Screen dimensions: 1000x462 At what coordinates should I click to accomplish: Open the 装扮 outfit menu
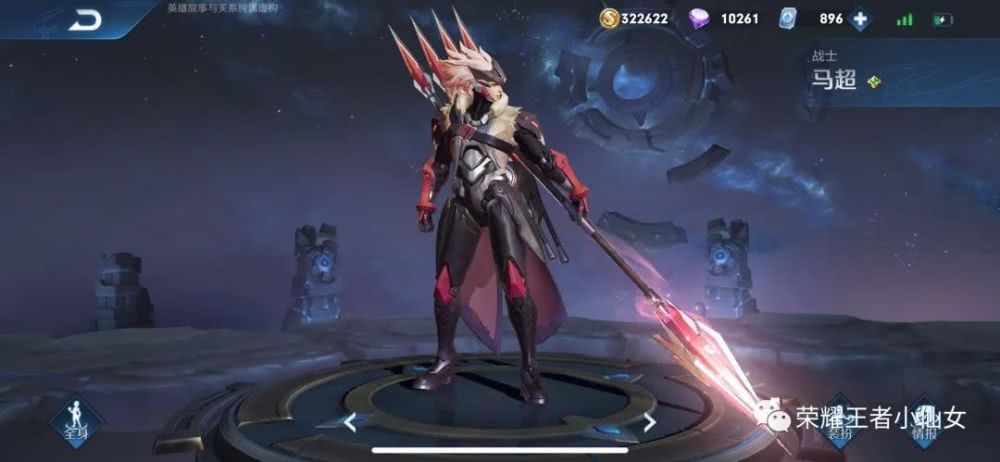pyautogui.click(x=838, y=420)
